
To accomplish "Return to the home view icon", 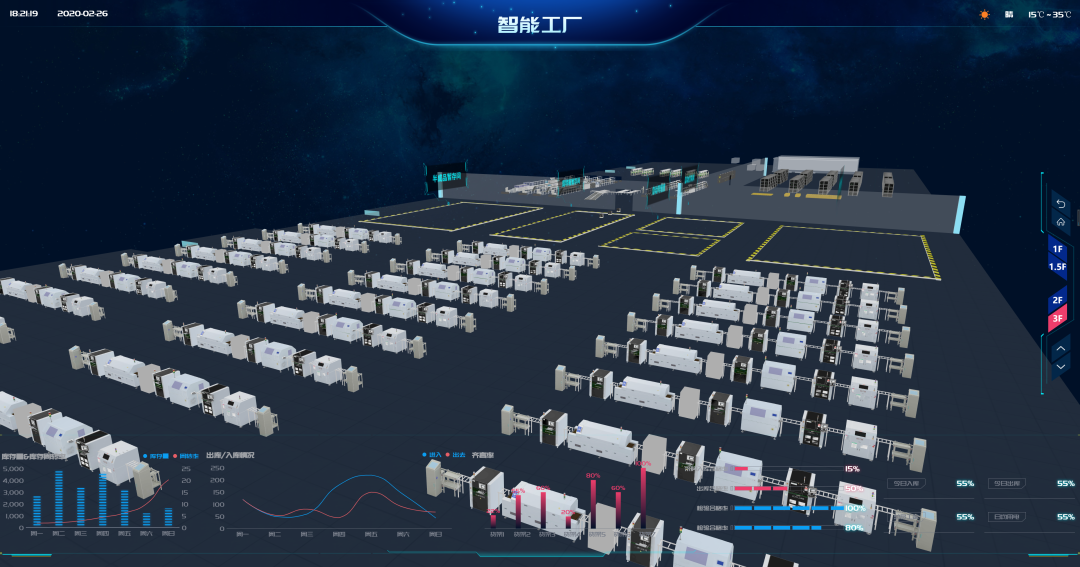I will pyautogui.click(x=1060, y=221).
